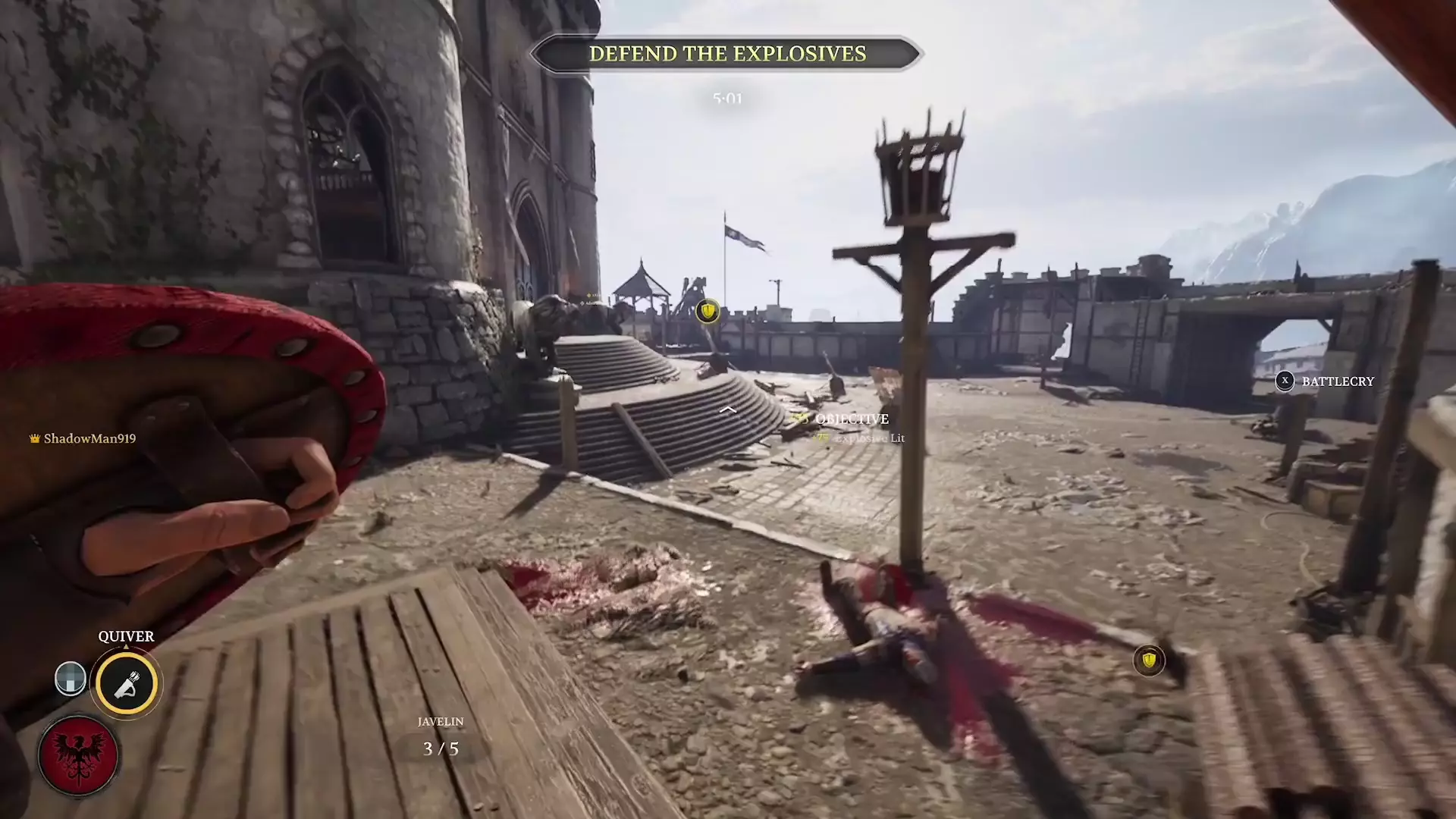The width and height of the screenshot is (1456, 819).
Task: Click the 5:01 round timer
Action: [x=726, y=98]
